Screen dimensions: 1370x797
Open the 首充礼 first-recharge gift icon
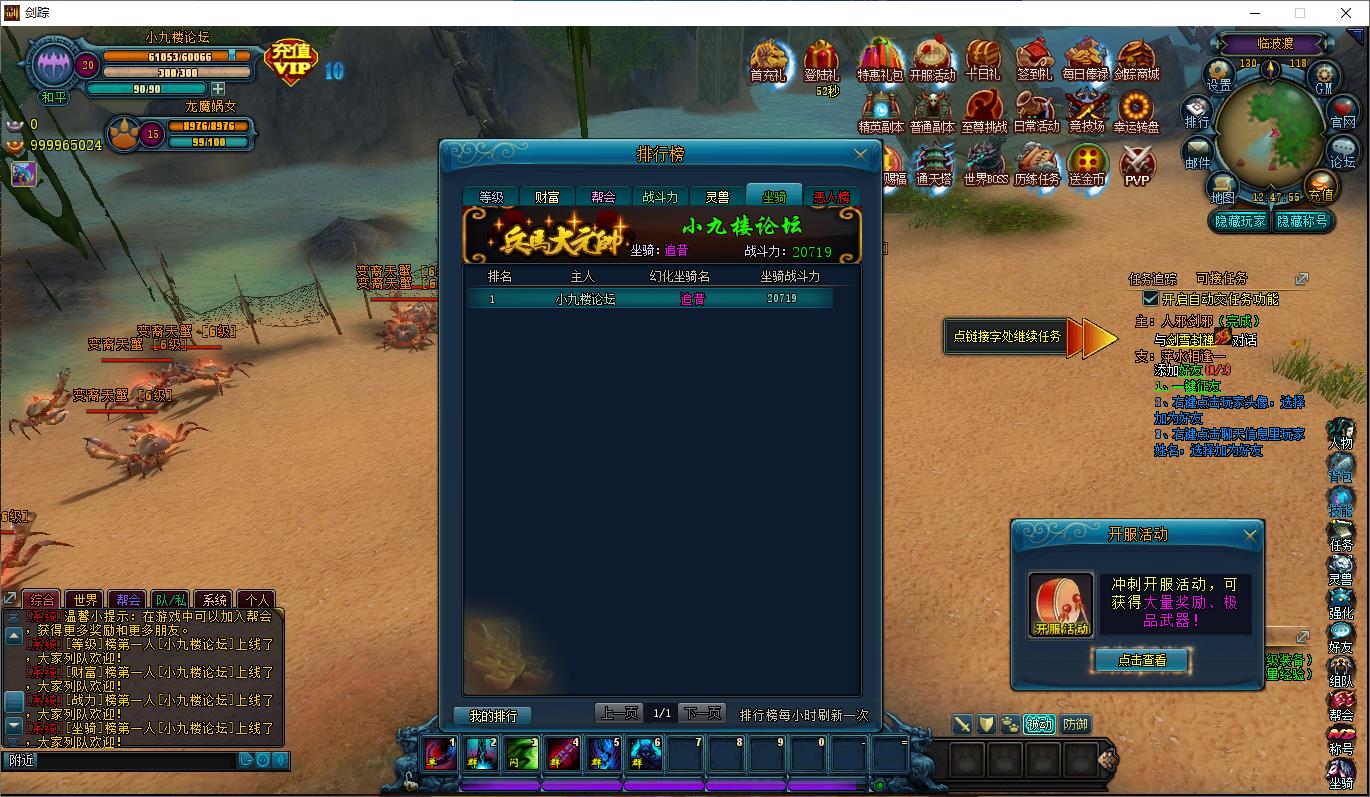pos(768,60)
